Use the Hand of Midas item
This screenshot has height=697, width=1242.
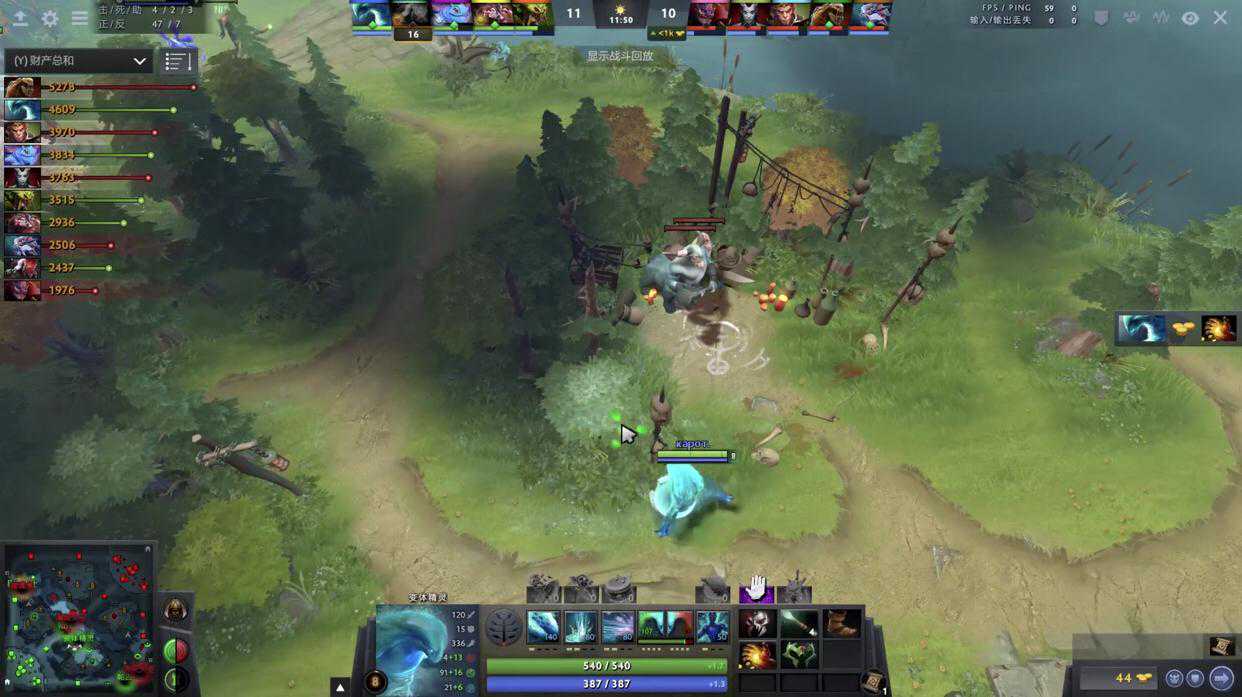click(757, 655)
